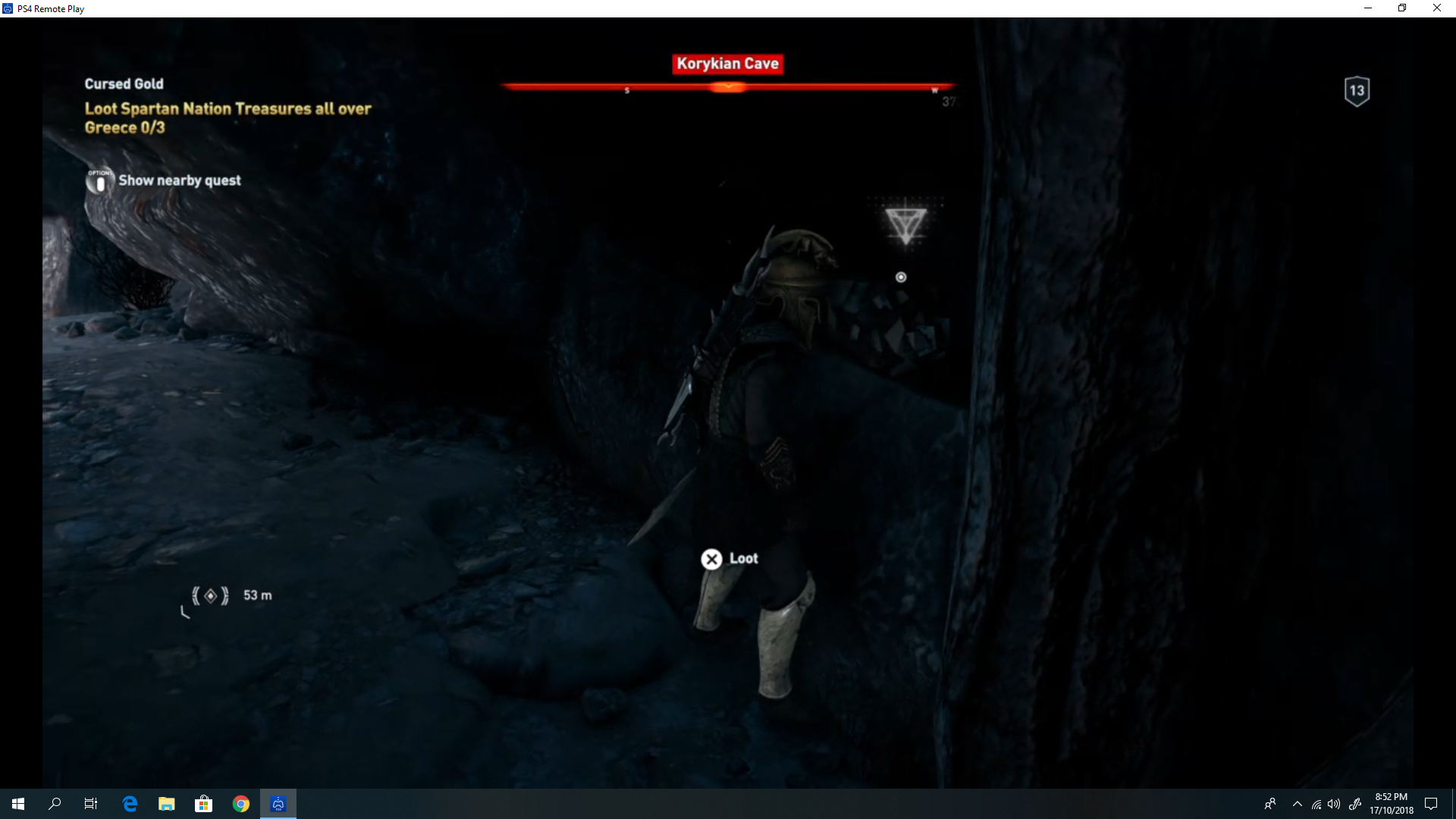Click the Wi-Fi network icon in the tray
This screenshot has height=819, width=1456.
1316,803
